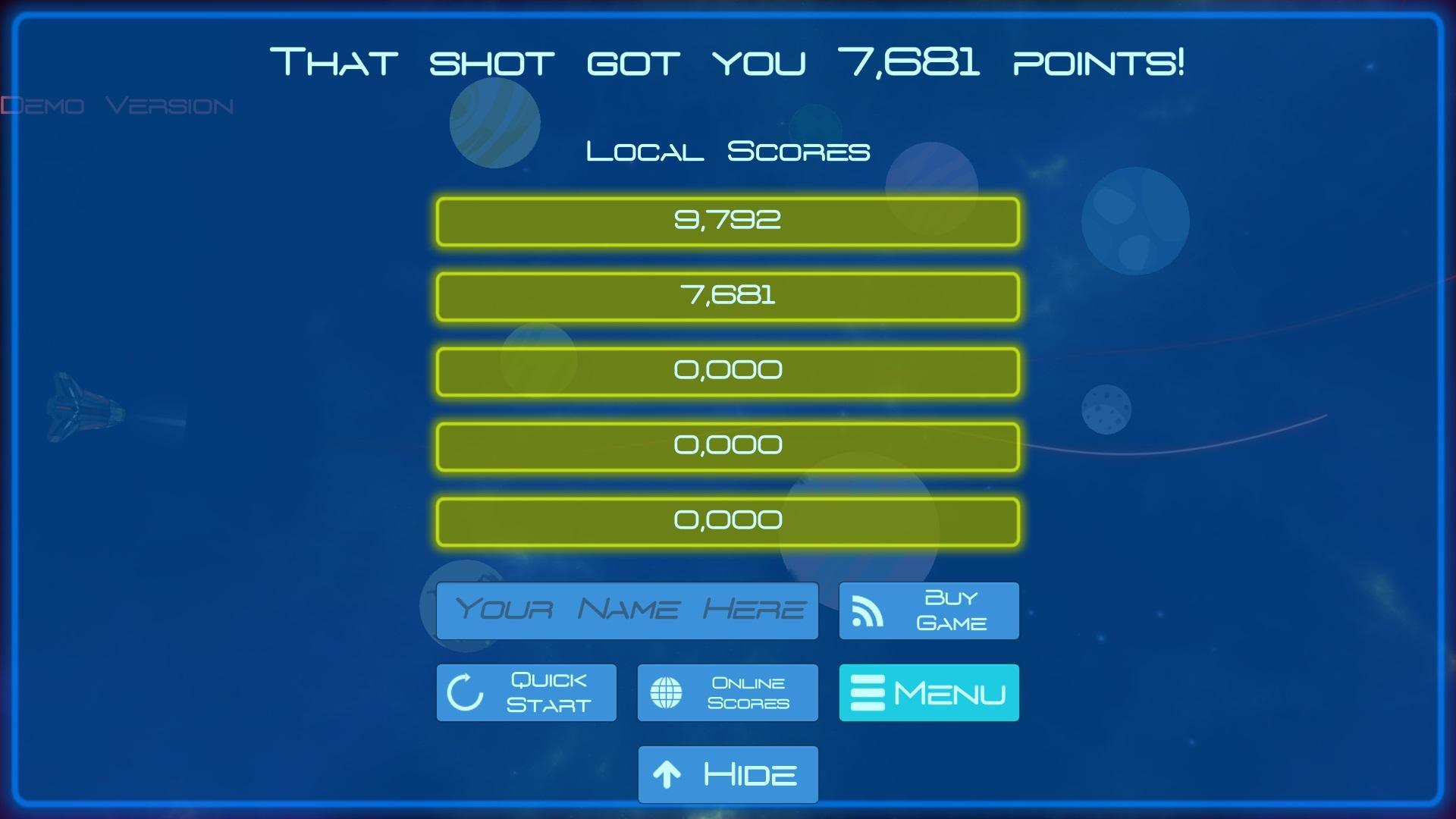Click the Demo Version watermark text

118,105
